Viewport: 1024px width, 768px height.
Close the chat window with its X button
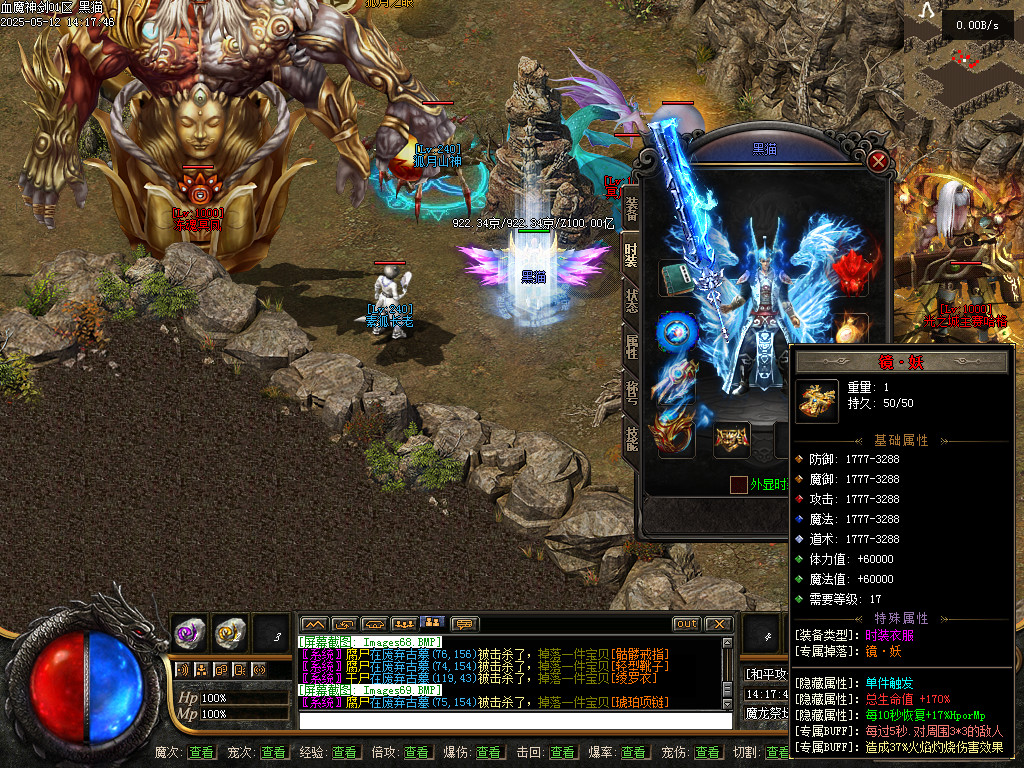click(x=718, y=624)
